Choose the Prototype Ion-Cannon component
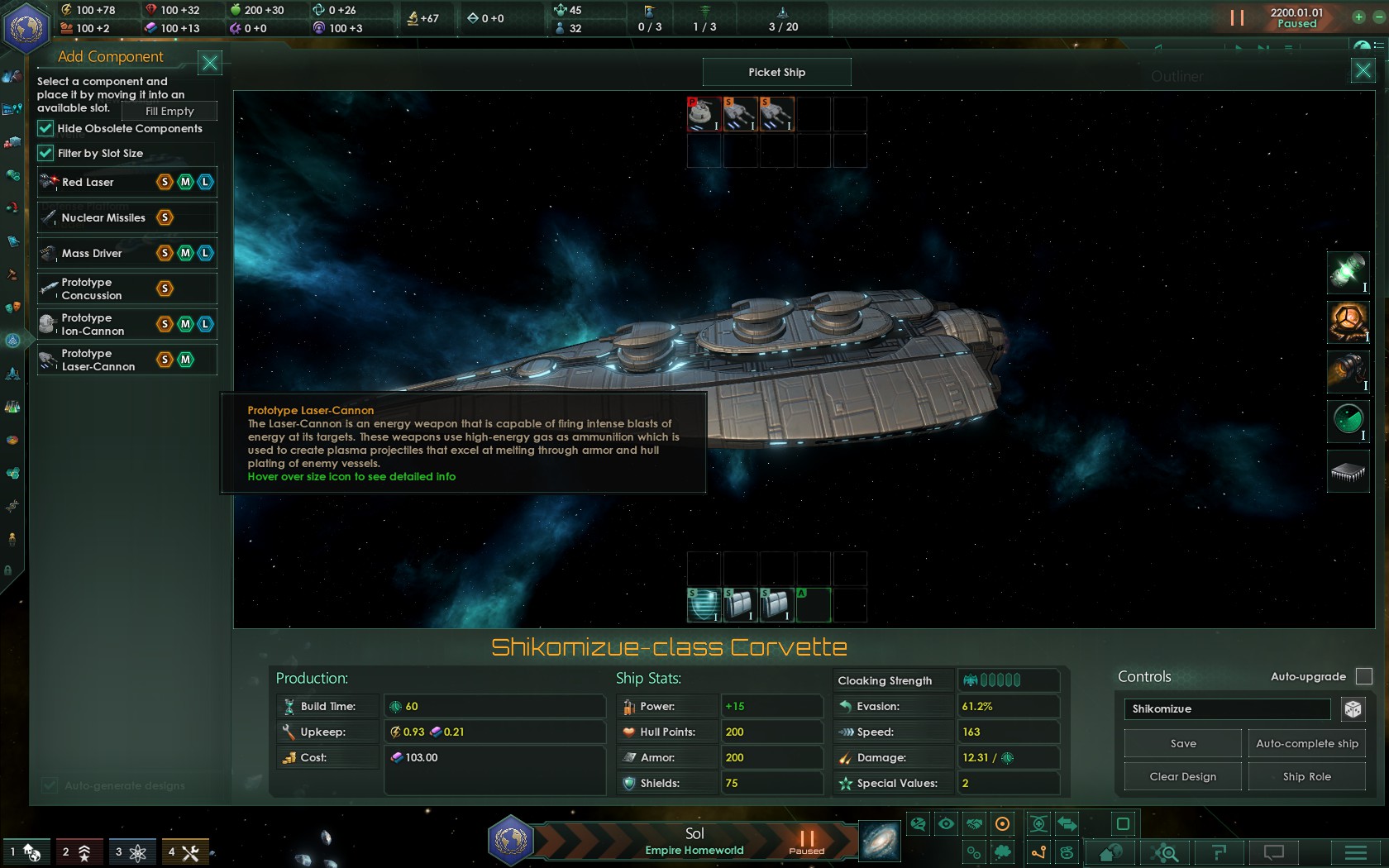Viewport: 1389px width, 868px height. point(93,324)
